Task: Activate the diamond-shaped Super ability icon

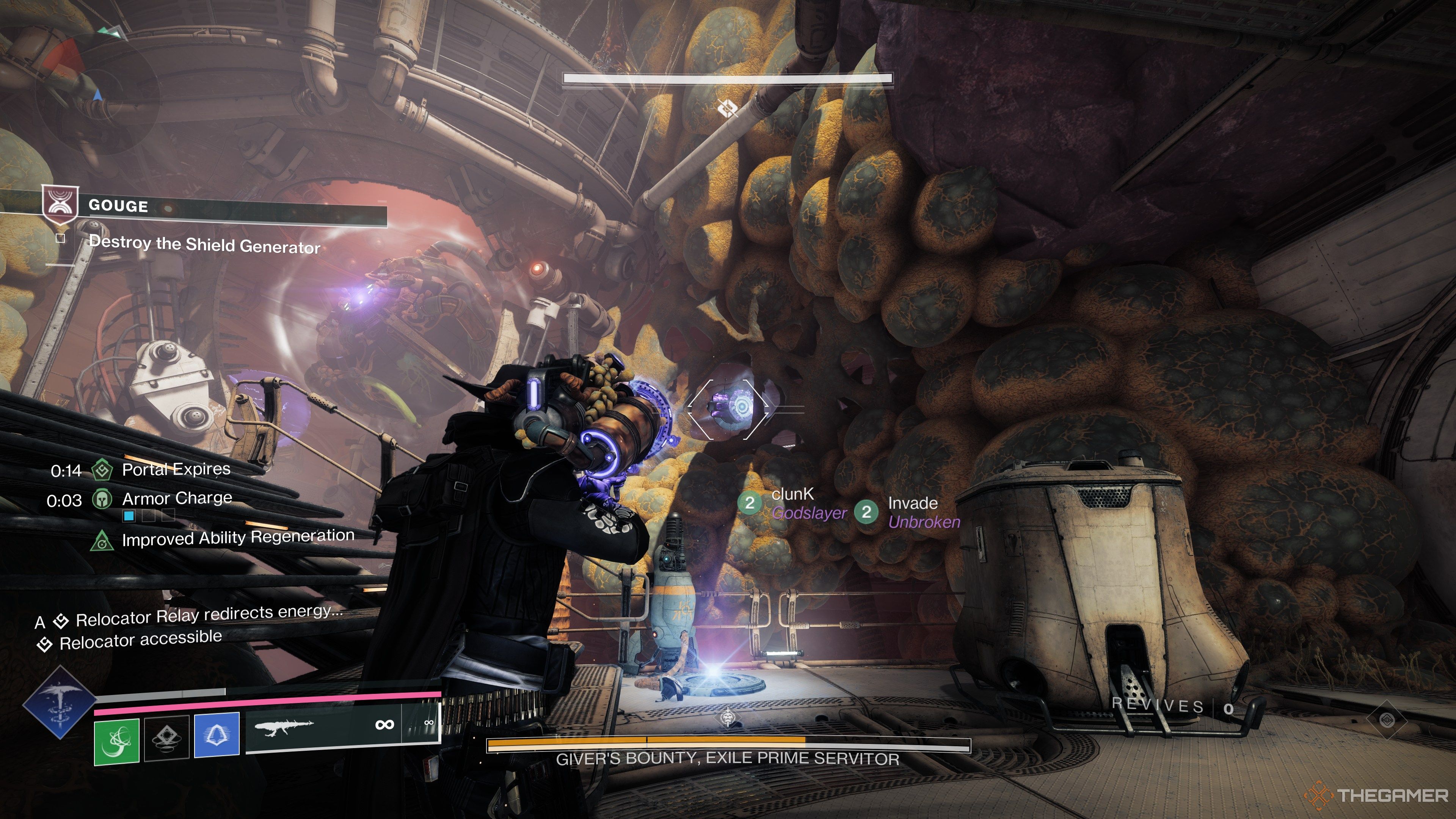Action: 59,703
